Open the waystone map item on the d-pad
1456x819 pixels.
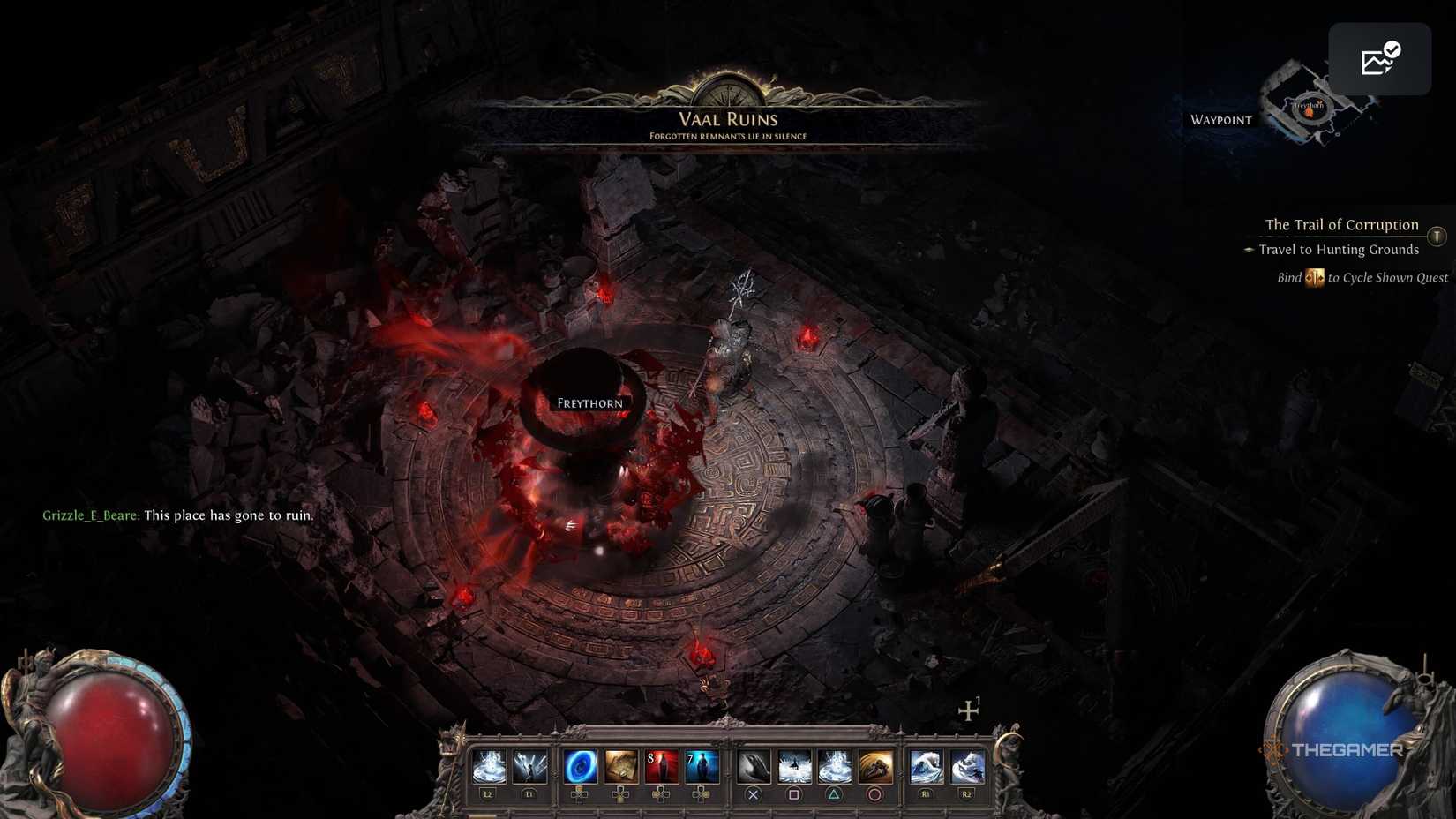[x=620, y=766]
